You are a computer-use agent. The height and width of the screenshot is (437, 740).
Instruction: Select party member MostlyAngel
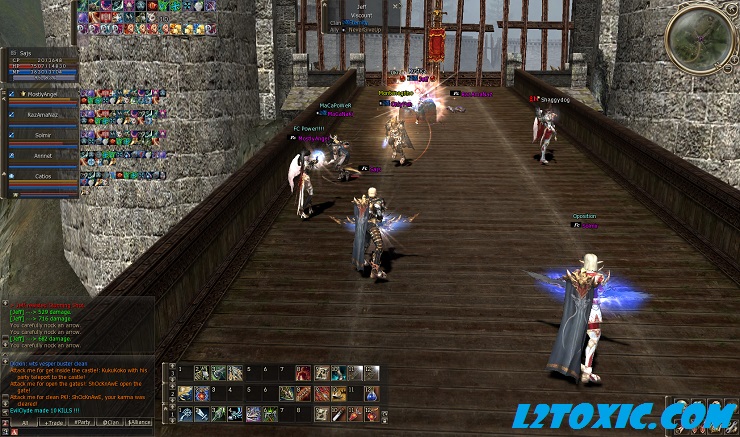point(42,93)
